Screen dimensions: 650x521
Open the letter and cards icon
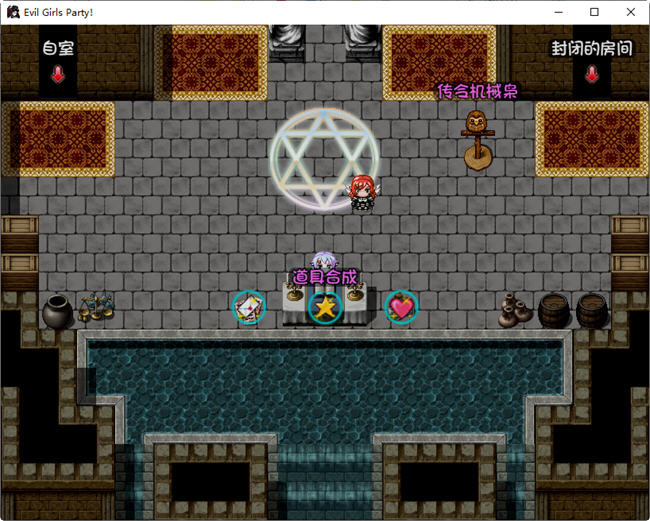249,307
